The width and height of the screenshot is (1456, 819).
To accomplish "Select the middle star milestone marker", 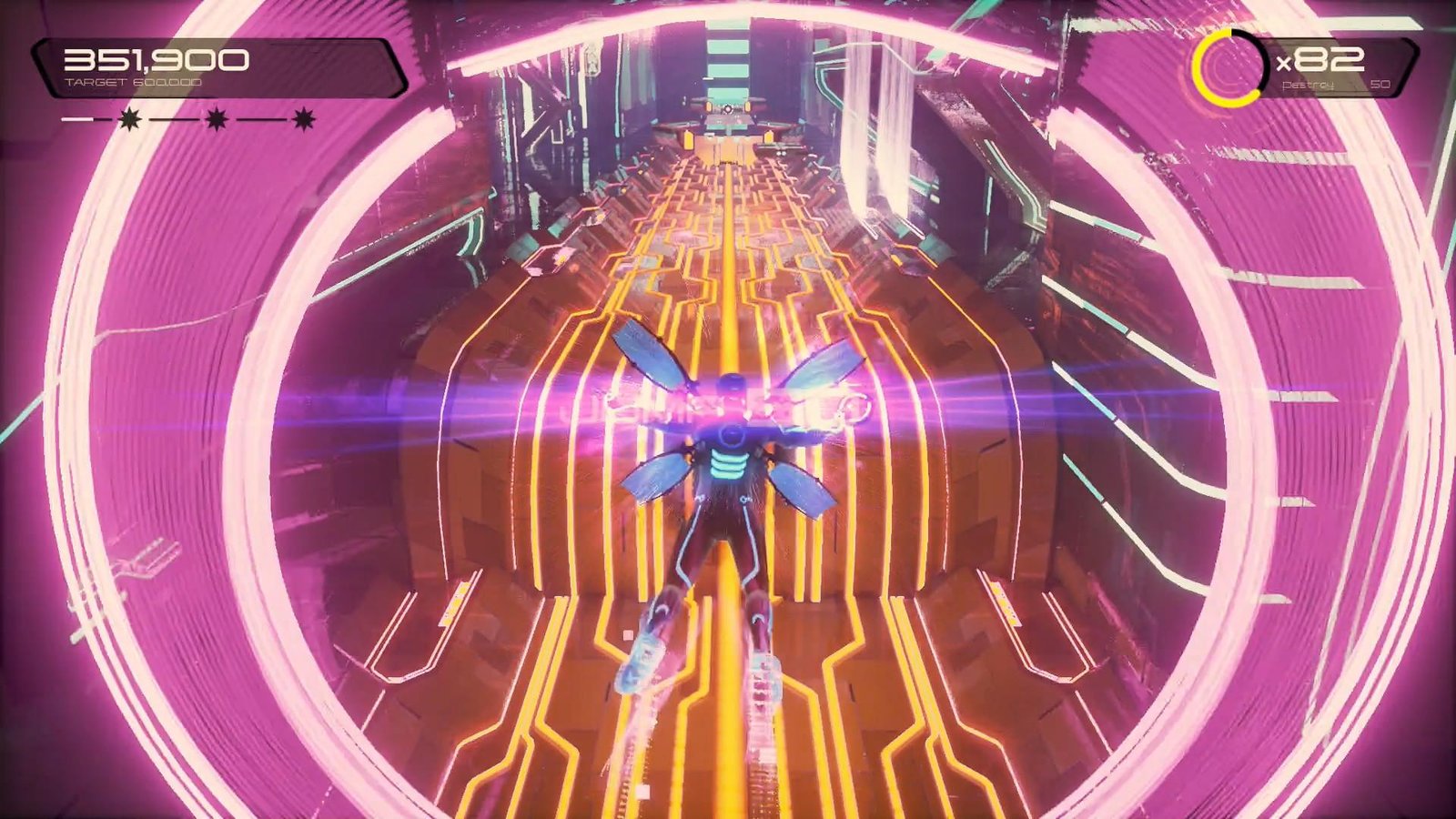I will [x=216, y=118].
